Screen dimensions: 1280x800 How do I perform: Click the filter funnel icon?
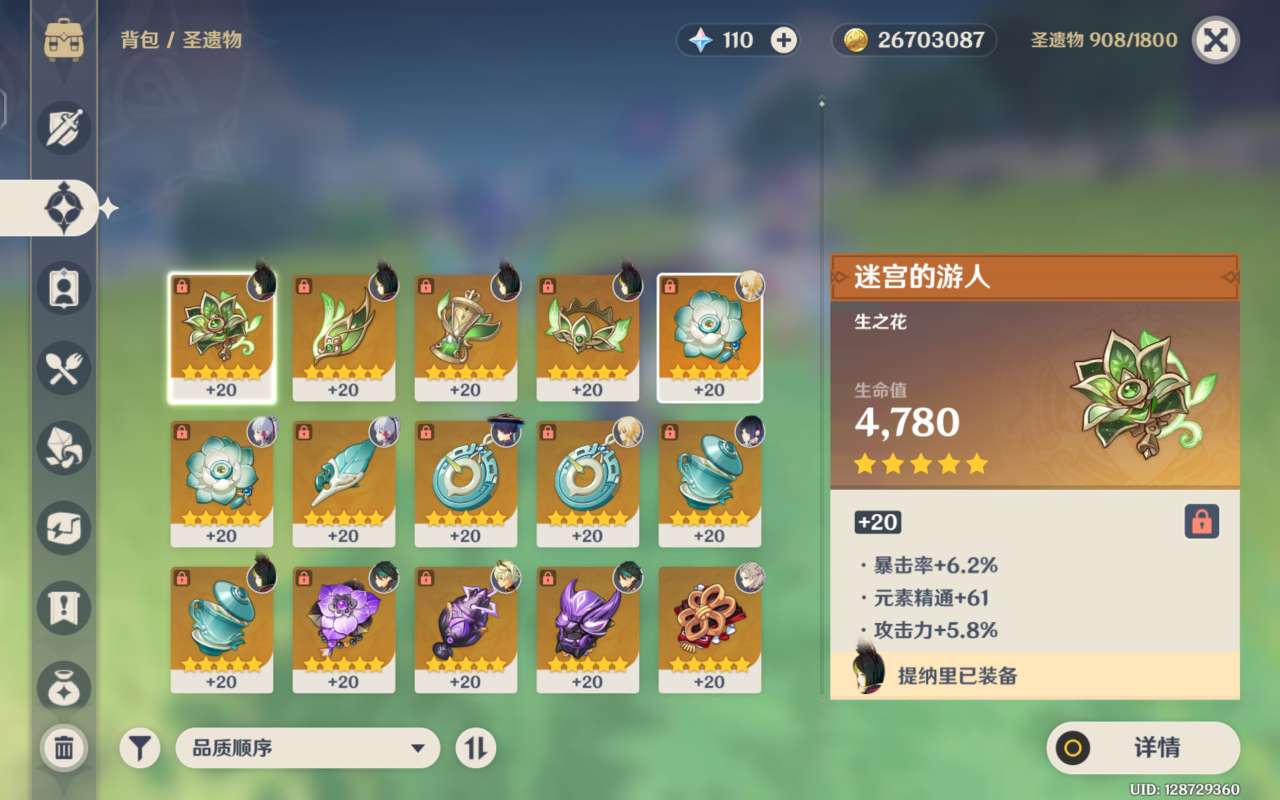(x=138, y=748)
